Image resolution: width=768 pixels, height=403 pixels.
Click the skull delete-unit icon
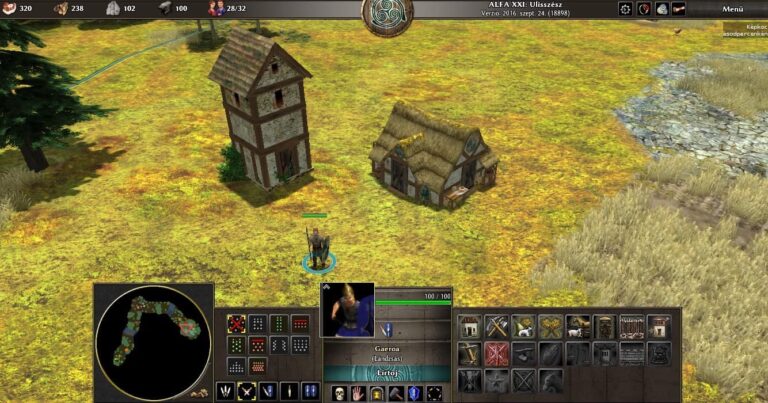click(339, 392)
